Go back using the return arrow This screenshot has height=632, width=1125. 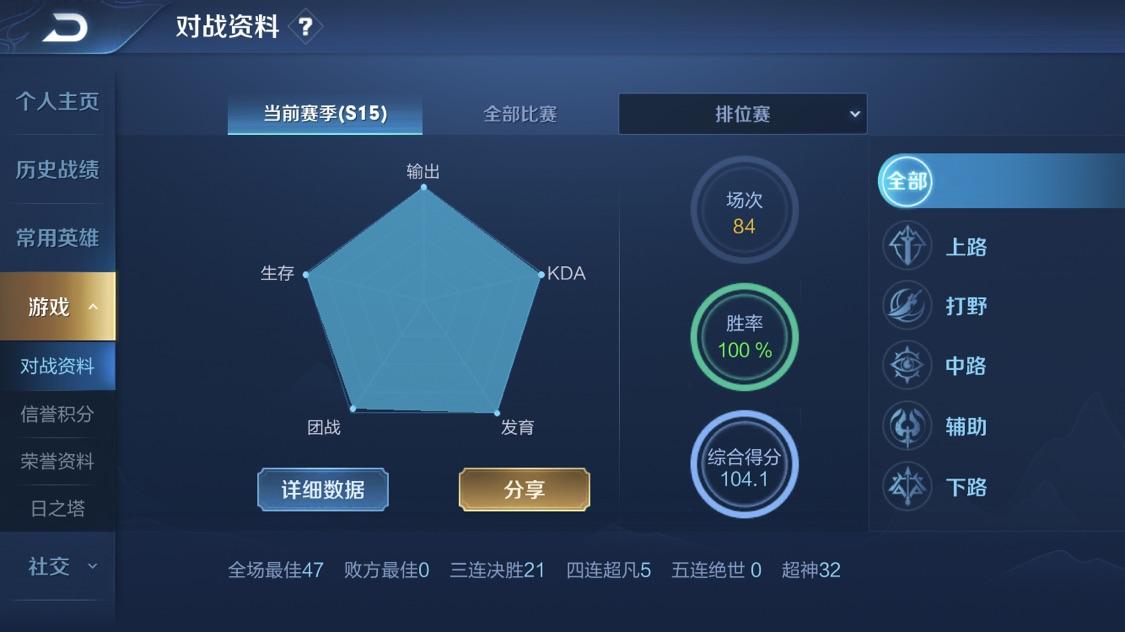(x=66, y=27)
